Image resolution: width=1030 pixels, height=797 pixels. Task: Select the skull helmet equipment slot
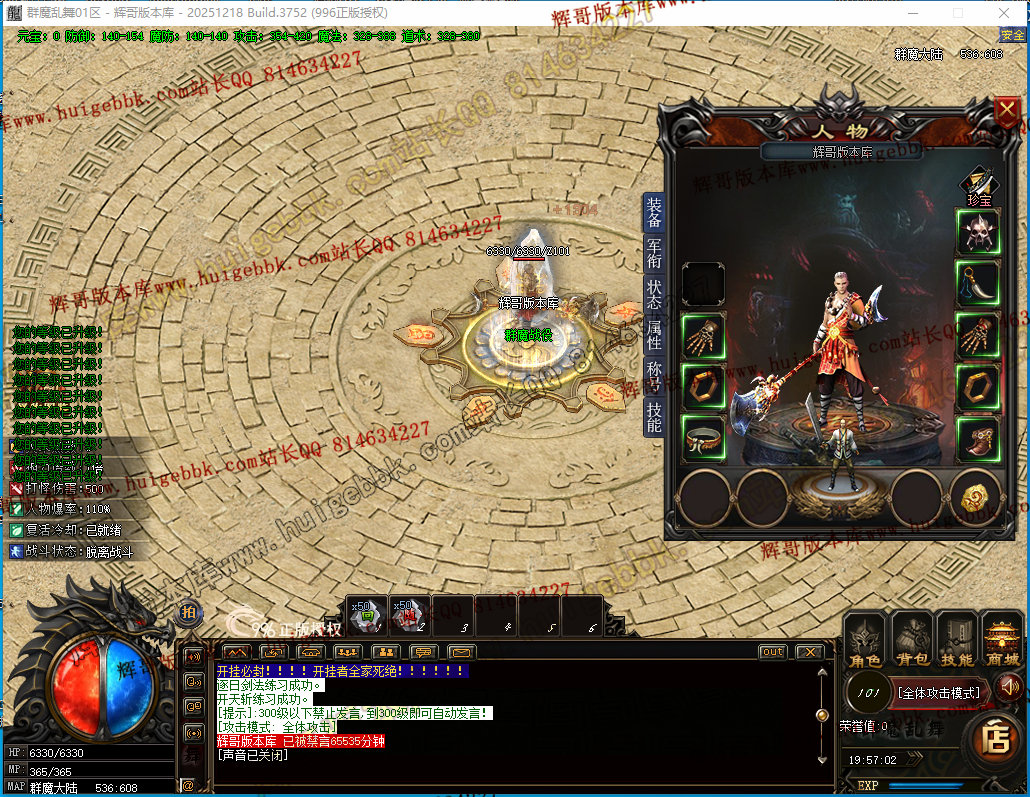click(978, 232)
